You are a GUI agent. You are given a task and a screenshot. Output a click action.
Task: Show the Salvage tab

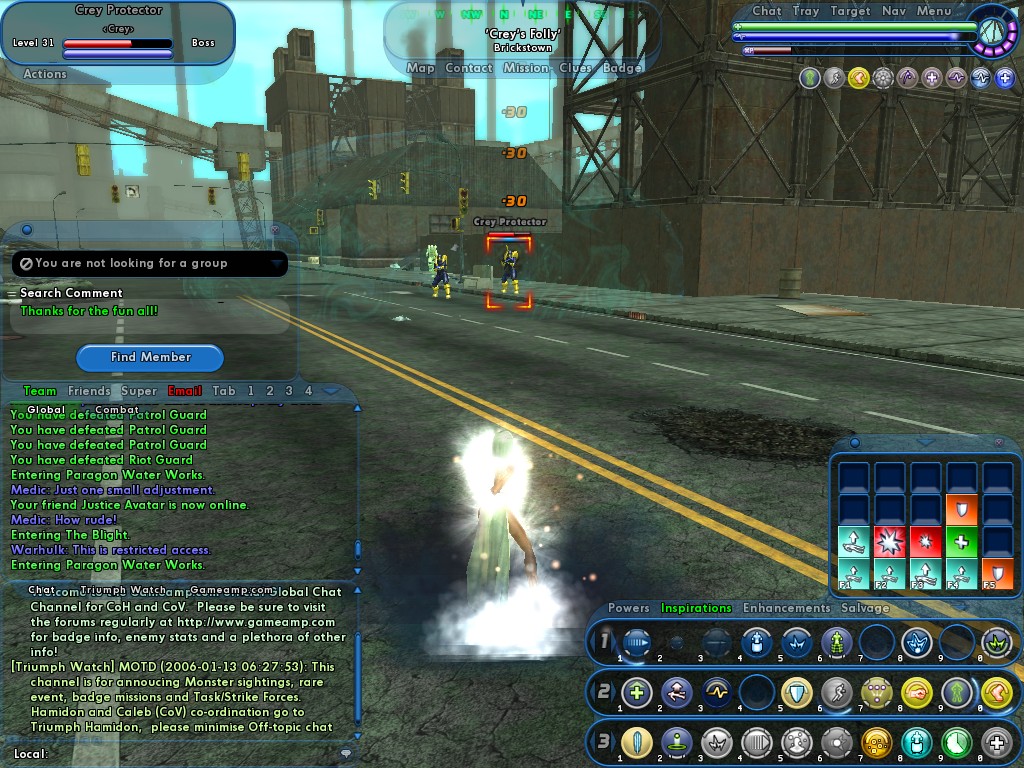point(865,608)
